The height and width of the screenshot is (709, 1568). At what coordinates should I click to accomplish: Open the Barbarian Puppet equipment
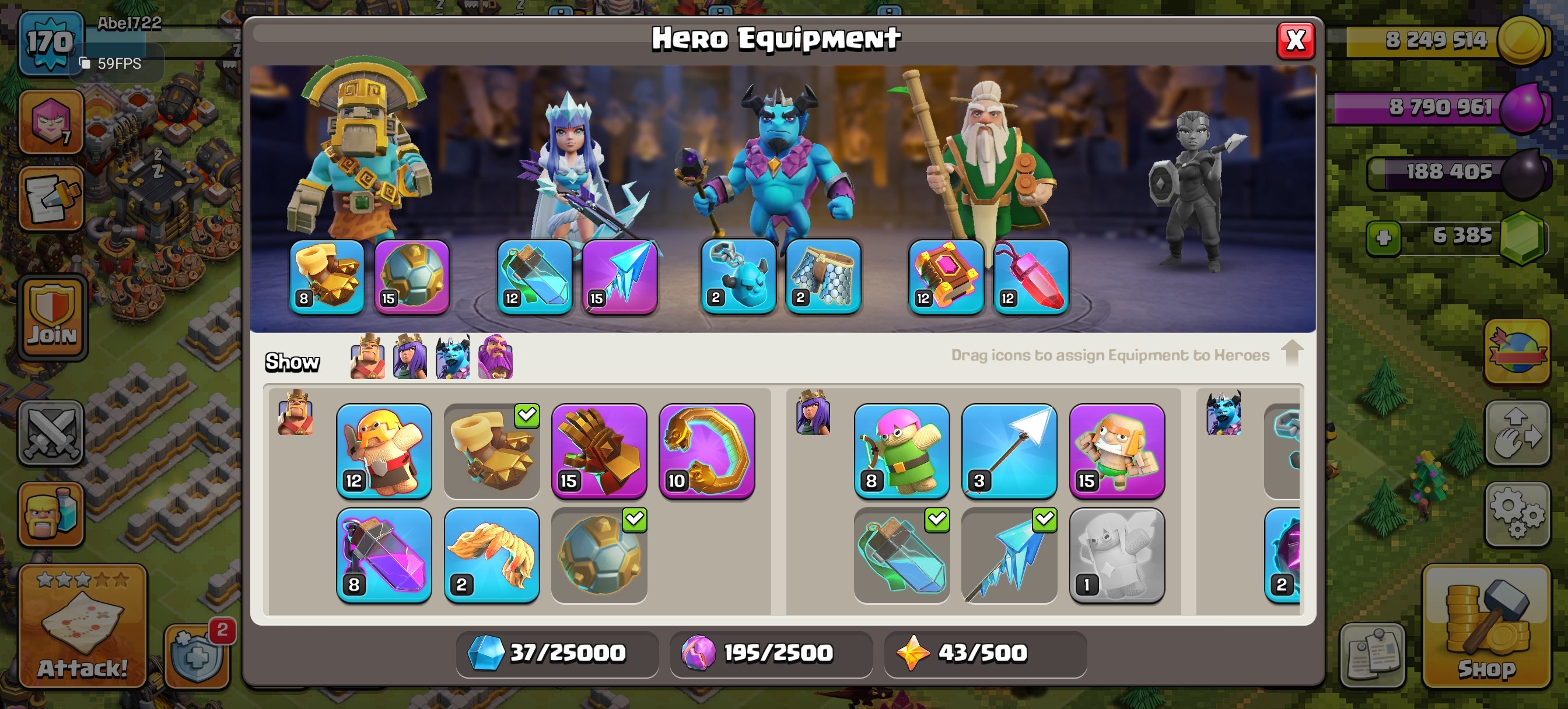click(383, 450)
